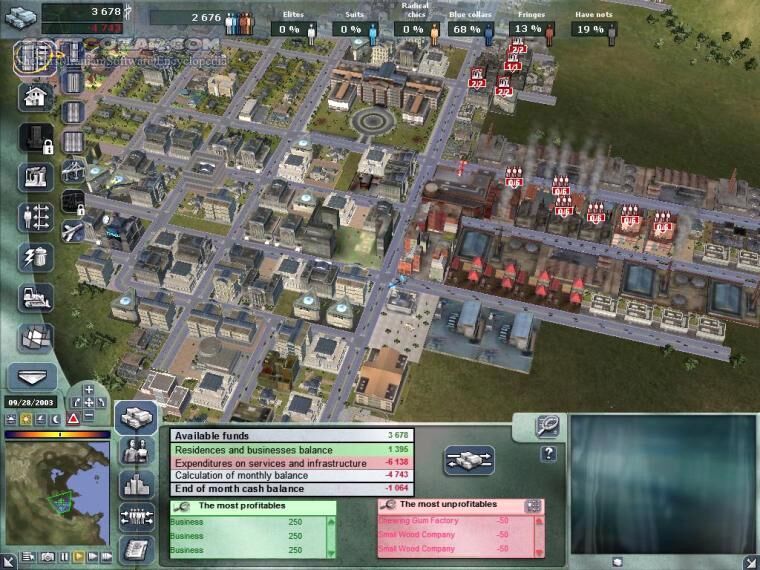Zoom in with the camera plus button
This screenshot has width=760, height=570.
(x=90, y=389)
